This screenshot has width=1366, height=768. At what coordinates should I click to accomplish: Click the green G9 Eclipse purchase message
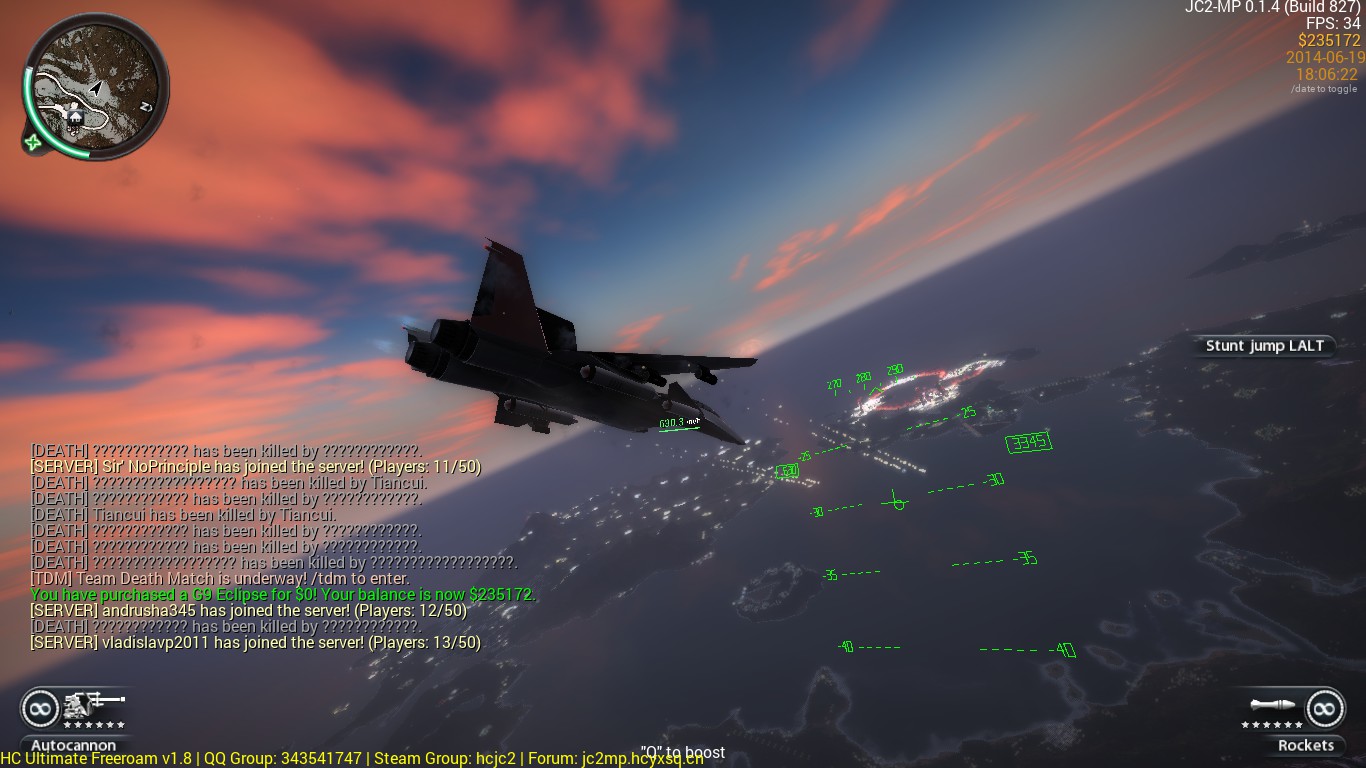283,594
